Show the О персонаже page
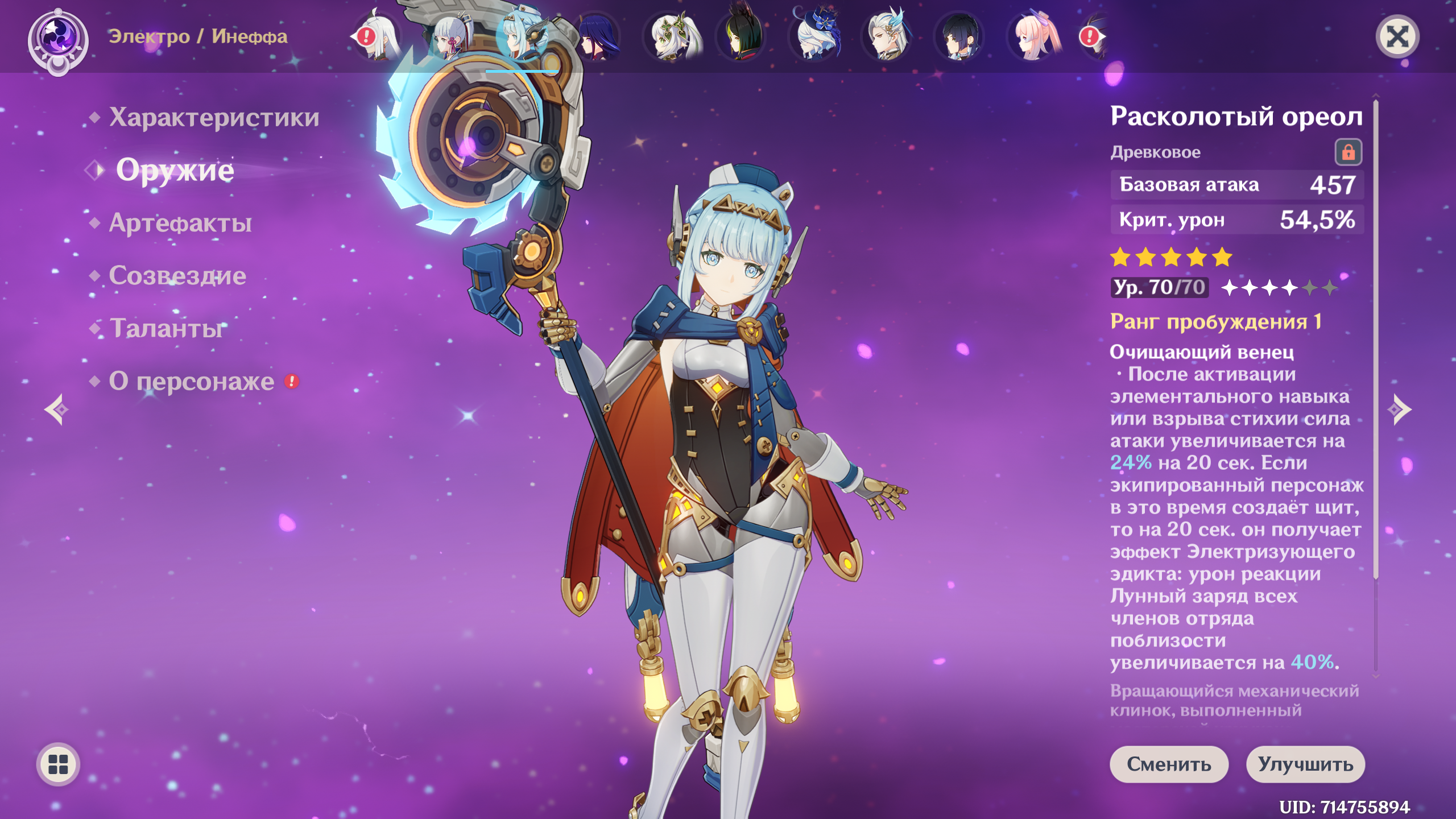1456x819 pixels. click(x=192, y=381)
